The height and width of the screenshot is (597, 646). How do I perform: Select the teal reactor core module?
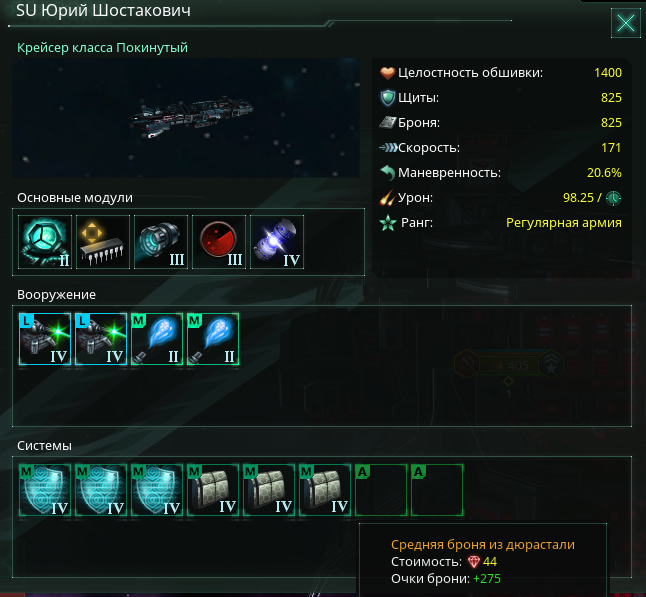(x=46, y=243)
